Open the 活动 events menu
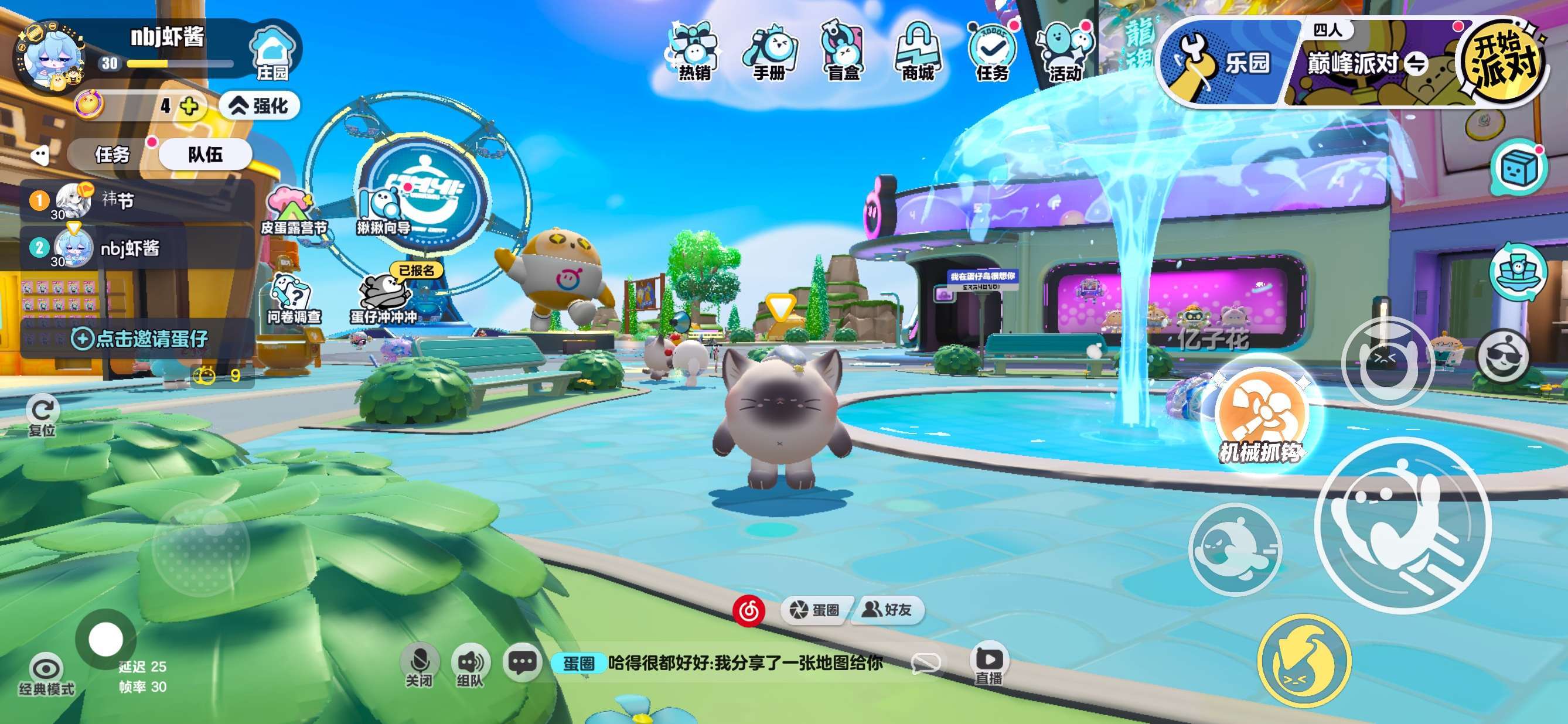This screenshot has height=724, width=1568. point(1065,52)
